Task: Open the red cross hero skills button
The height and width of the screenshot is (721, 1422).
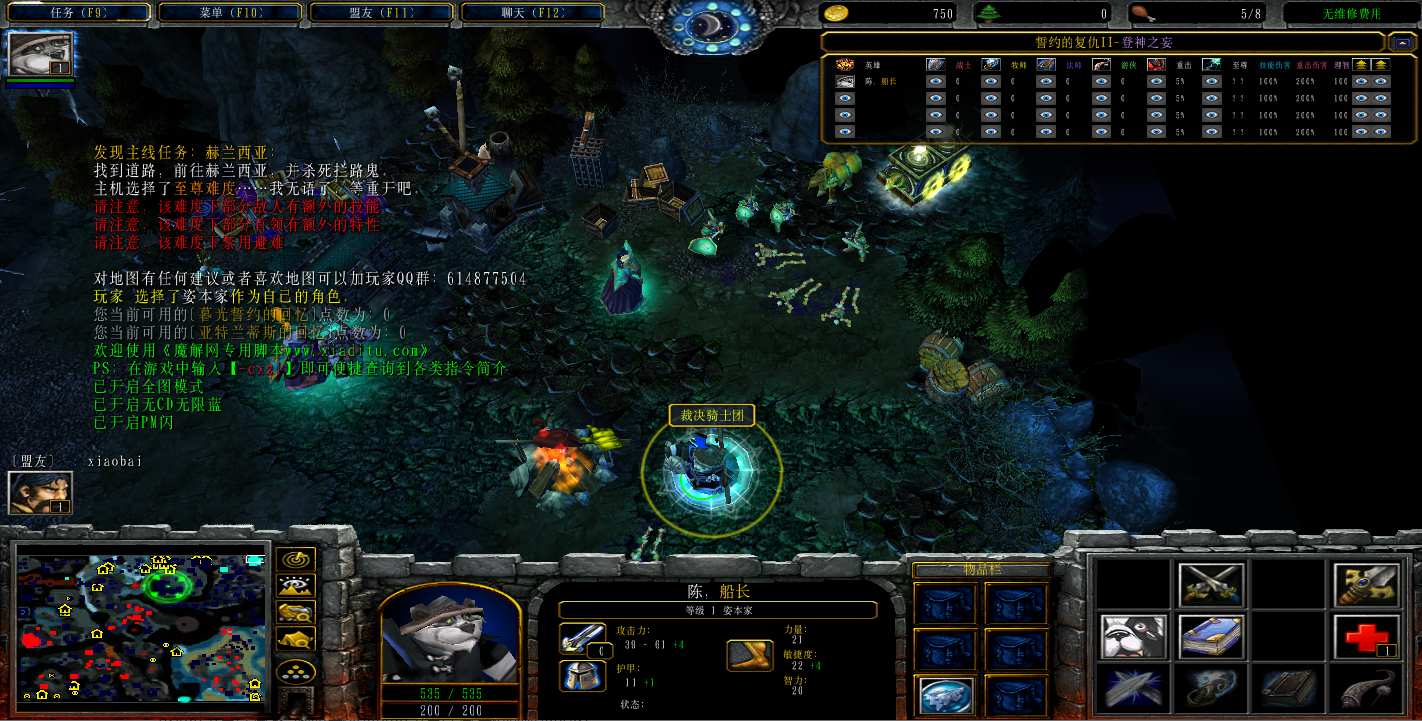Action: tap(1366, 637)
